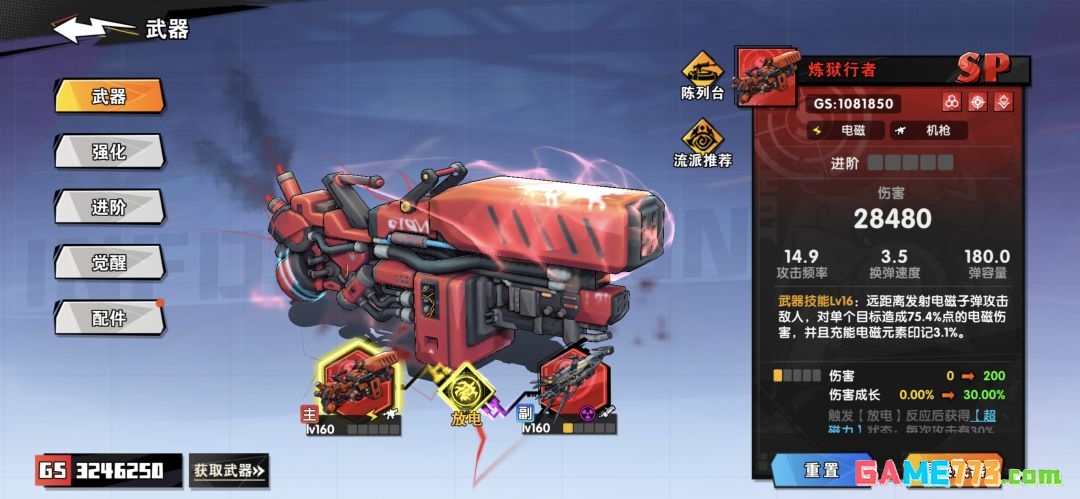This screenshot has height=499, width=1080.
Task: Open the 配件 accessories tab
Action: coord(109,318)
